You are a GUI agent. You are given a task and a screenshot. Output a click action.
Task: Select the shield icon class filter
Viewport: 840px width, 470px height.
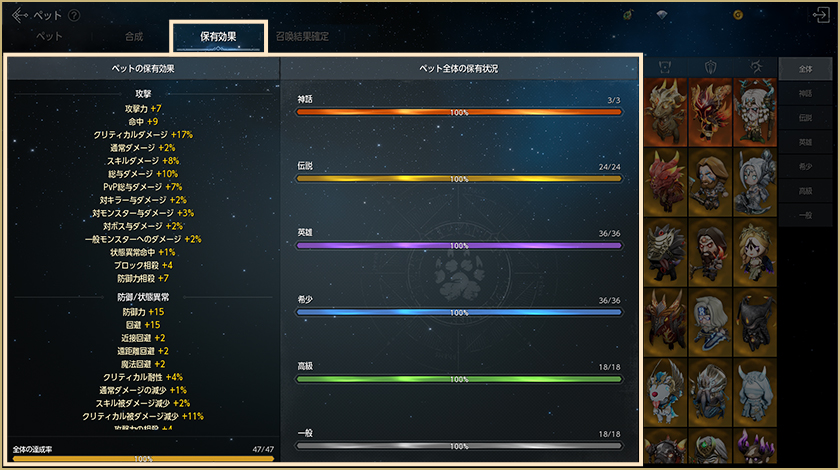tap(711, 67)
